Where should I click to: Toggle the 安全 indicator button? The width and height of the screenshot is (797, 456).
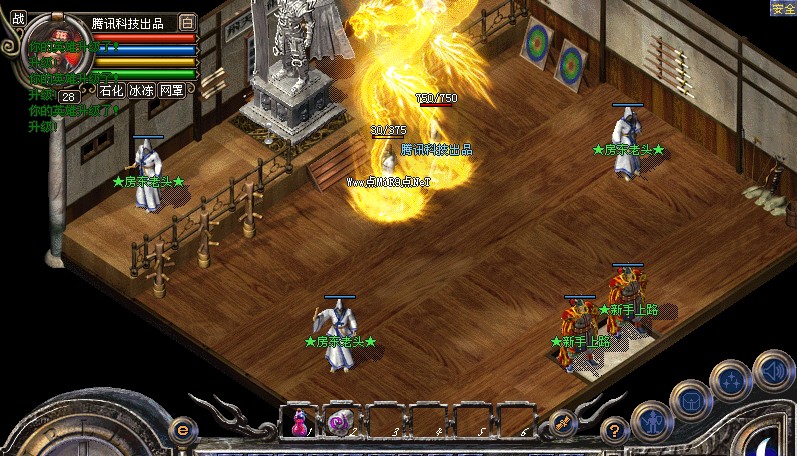click(783, 8)
